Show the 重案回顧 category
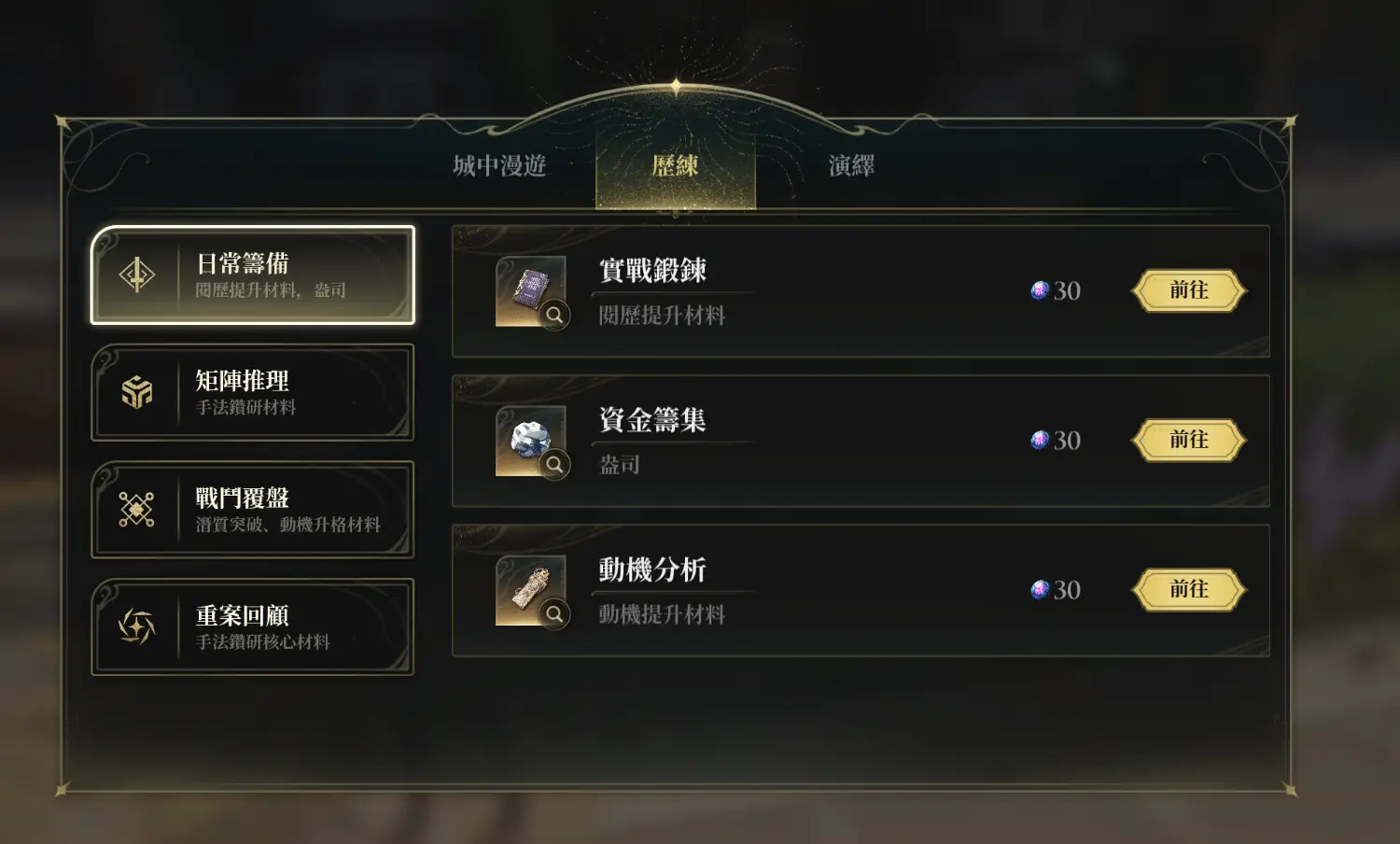Viewport: 1400px width, 844px height. coord(252,626)
